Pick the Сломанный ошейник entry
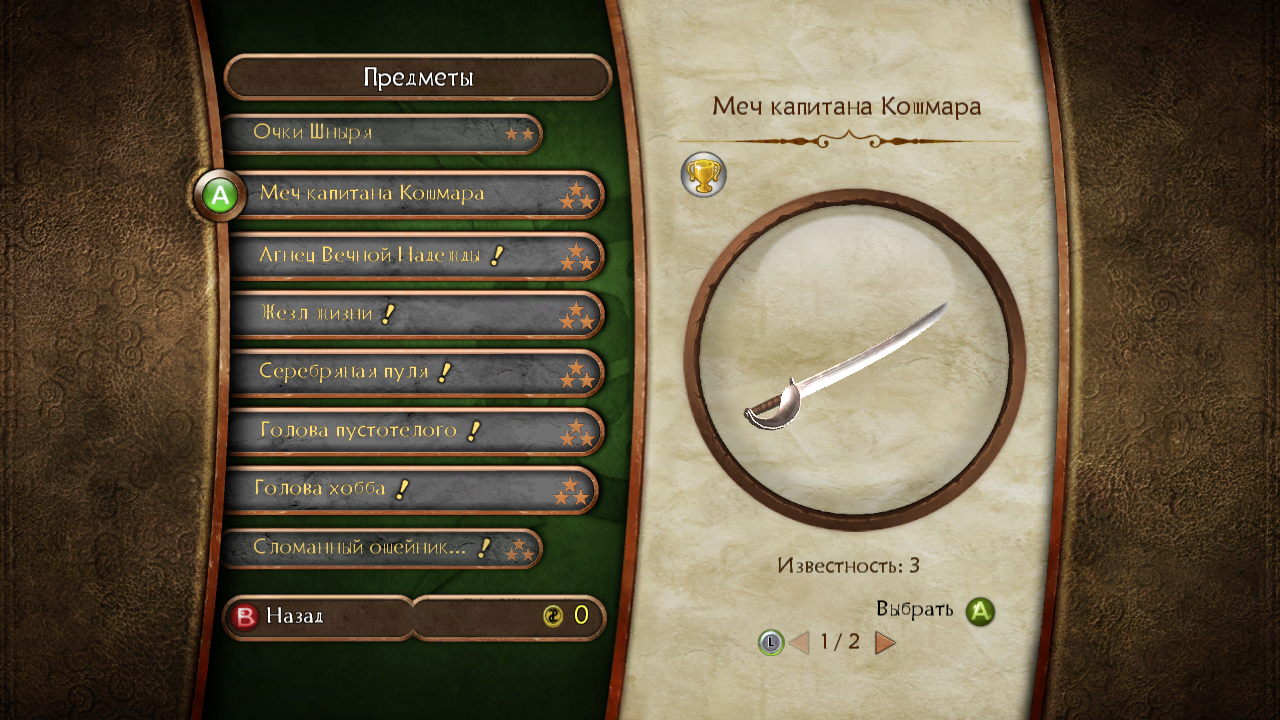Image resolution: width=1280 pixels, height=720 pixels. [x=380, y=548]
